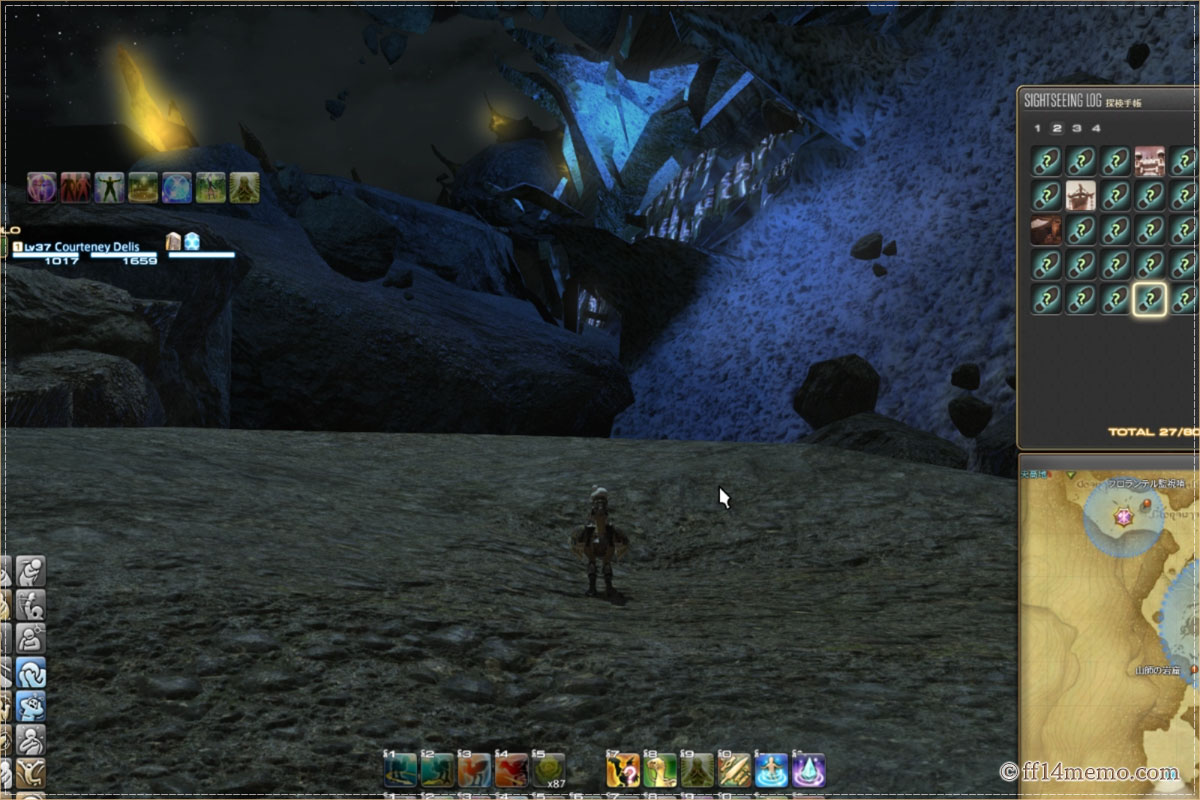Select the highlighted gold-bordered unknown vista entry

(x=1150, y=298)
